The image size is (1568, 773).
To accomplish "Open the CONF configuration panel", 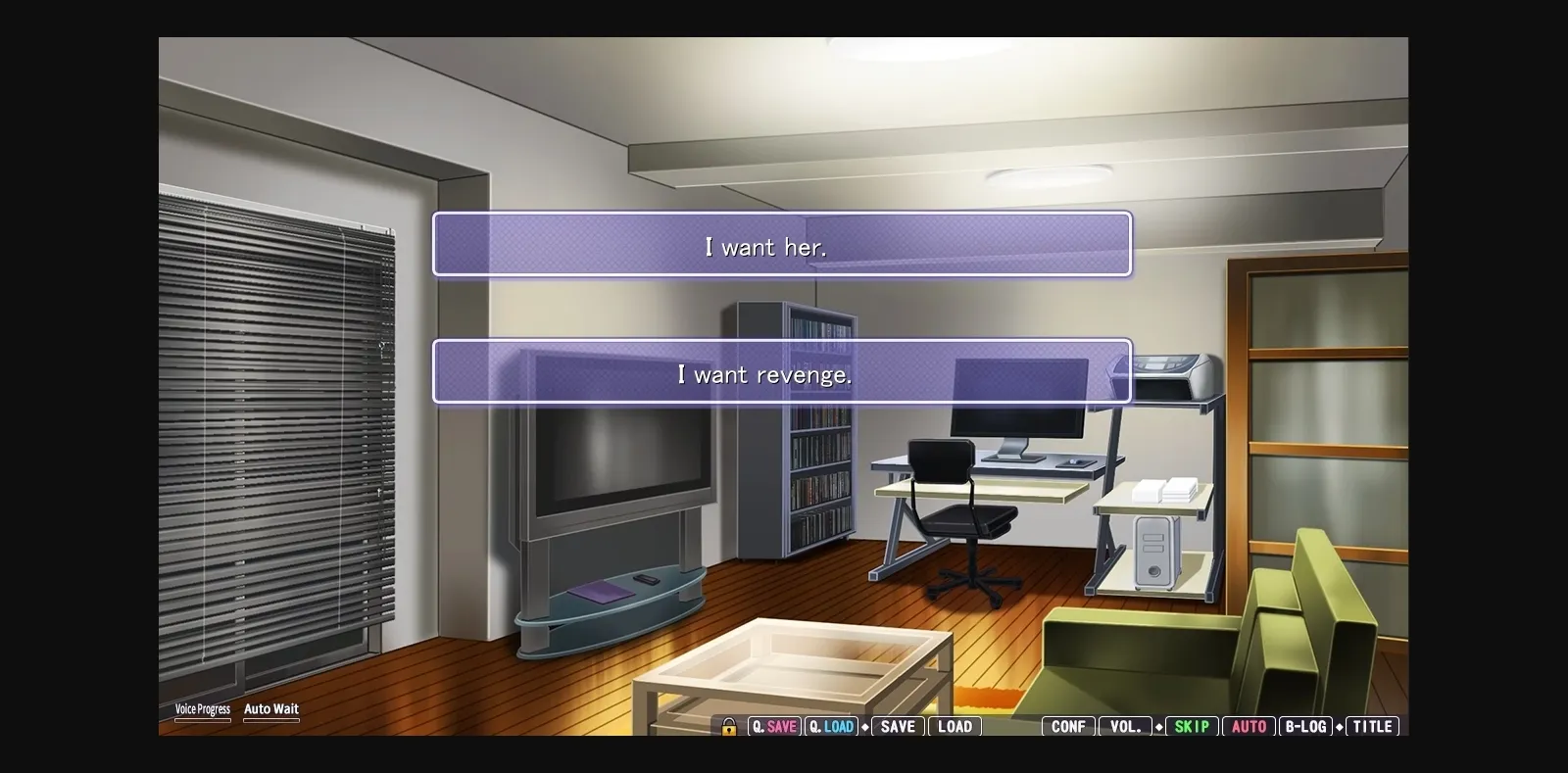I will point(1066,727).
